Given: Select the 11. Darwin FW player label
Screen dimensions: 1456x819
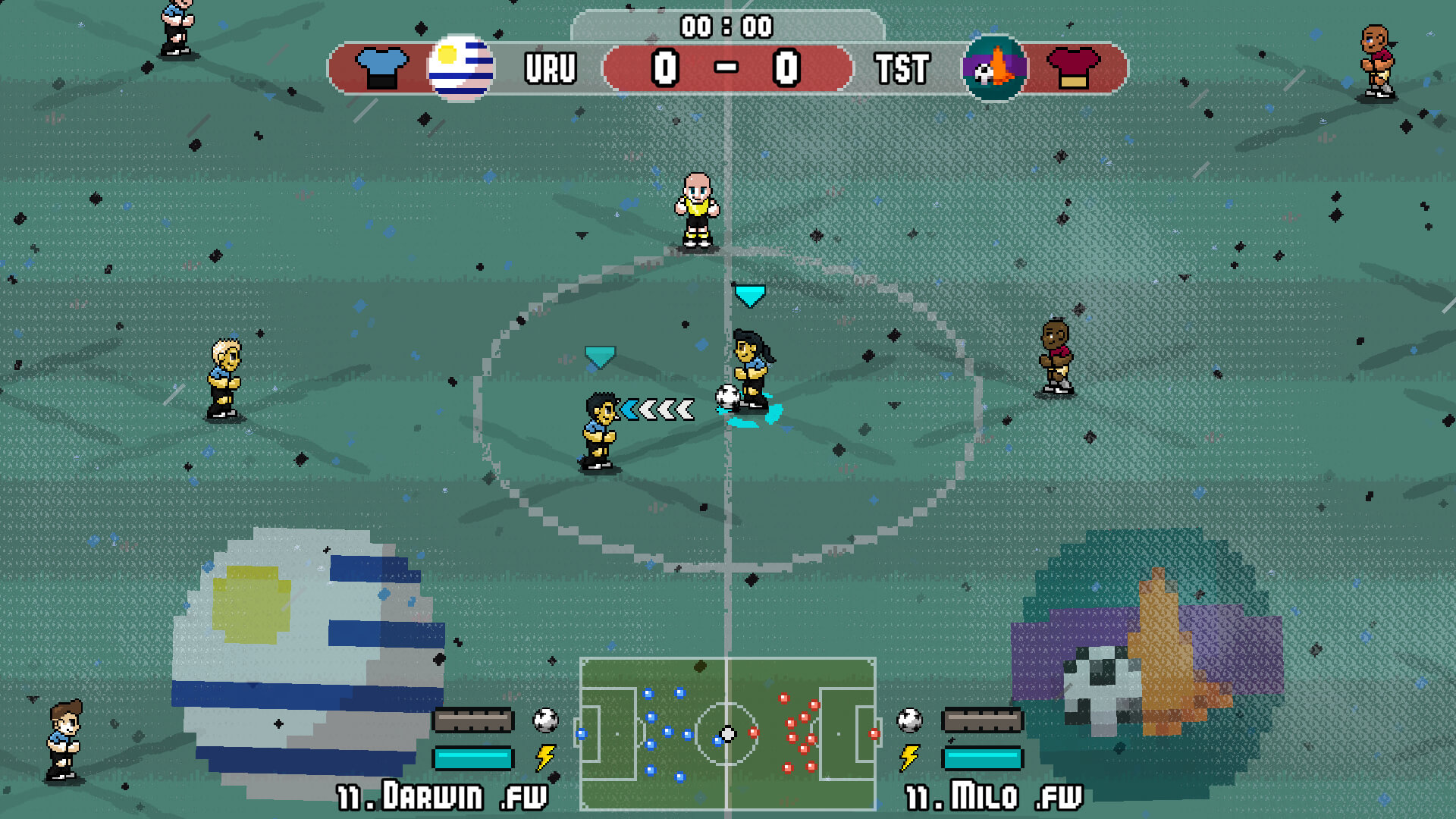Looking at the screenshot, I should [442, 796].
